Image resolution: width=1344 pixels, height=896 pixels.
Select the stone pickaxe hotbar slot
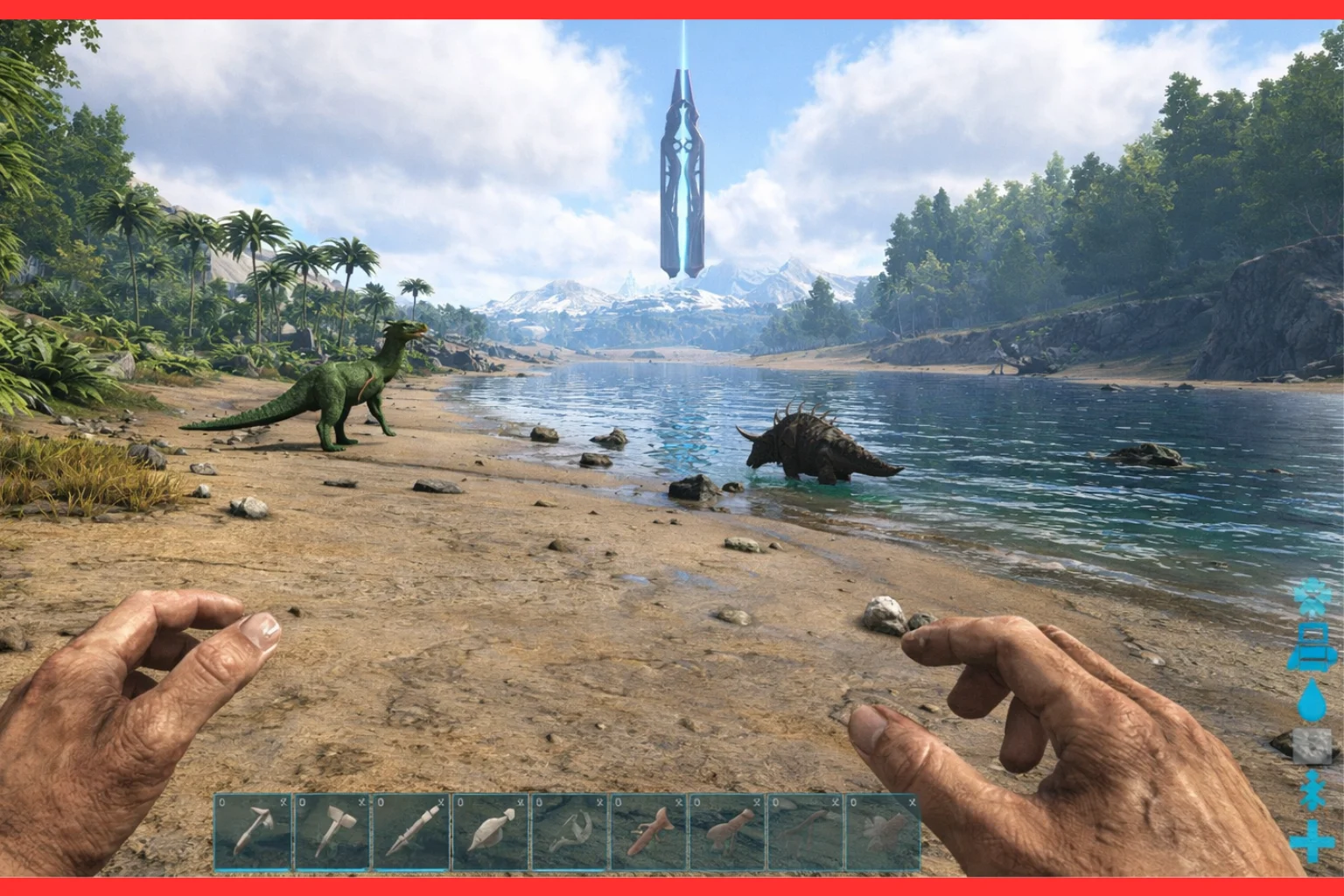pyautogui.click(x=254, y=832)
